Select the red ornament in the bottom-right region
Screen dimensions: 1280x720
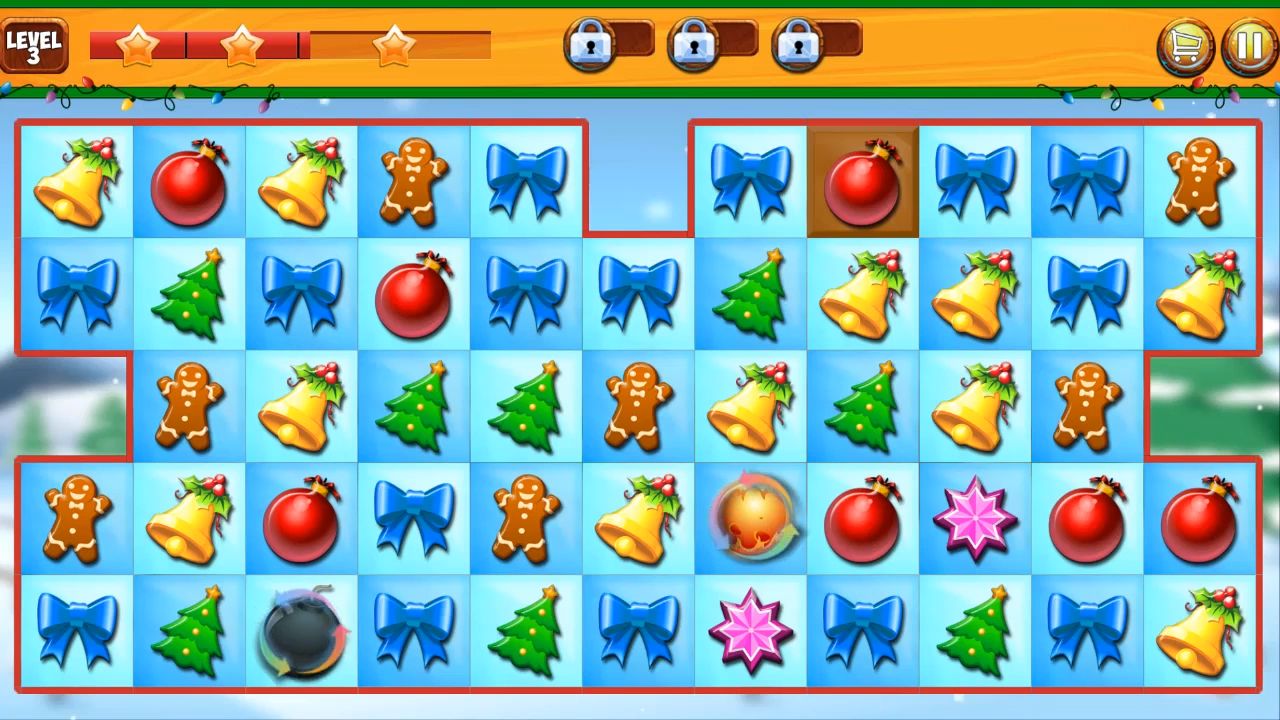tap(1200, 519)
